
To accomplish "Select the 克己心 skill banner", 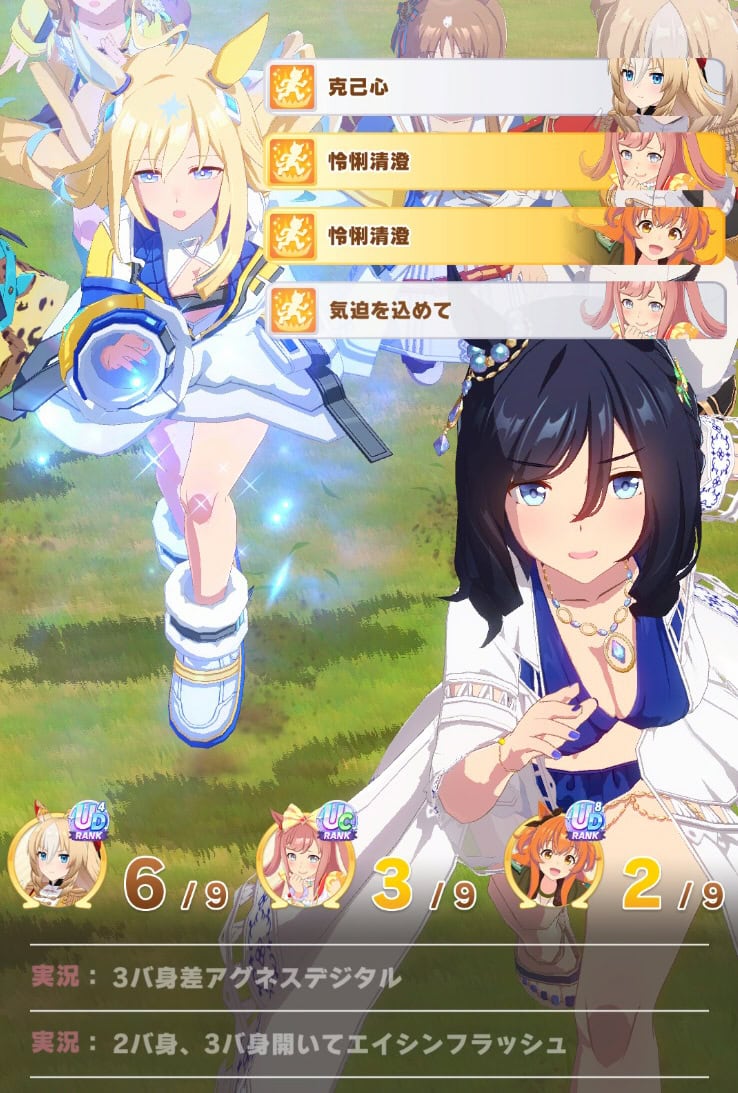I will [x=494, y=87].
